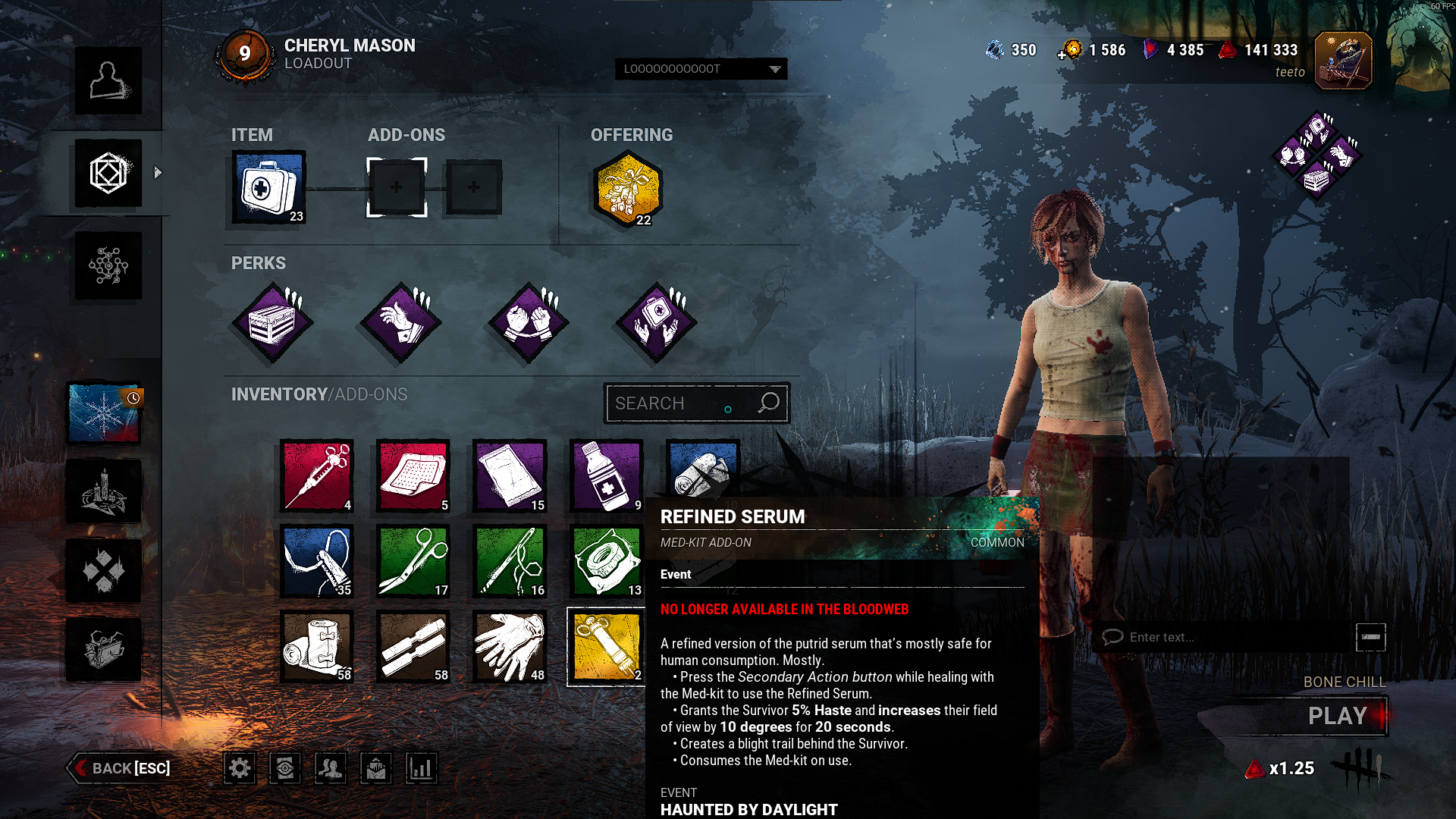Select the equipped med-kit item slot

pos(268,187)
